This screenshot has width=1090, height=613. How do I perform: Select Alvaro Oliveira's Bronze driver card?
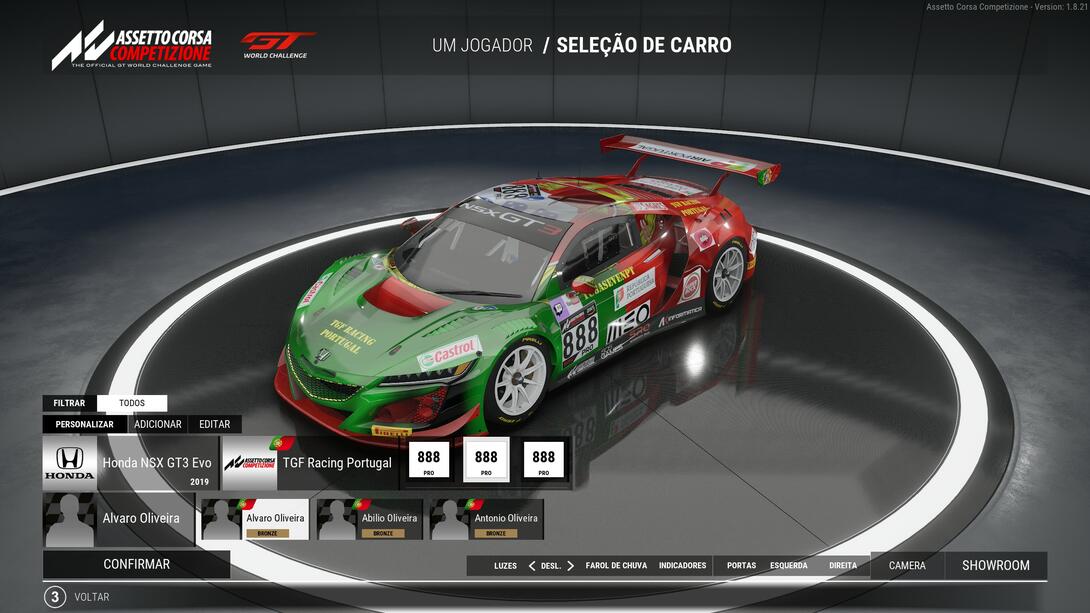[255, 520]
